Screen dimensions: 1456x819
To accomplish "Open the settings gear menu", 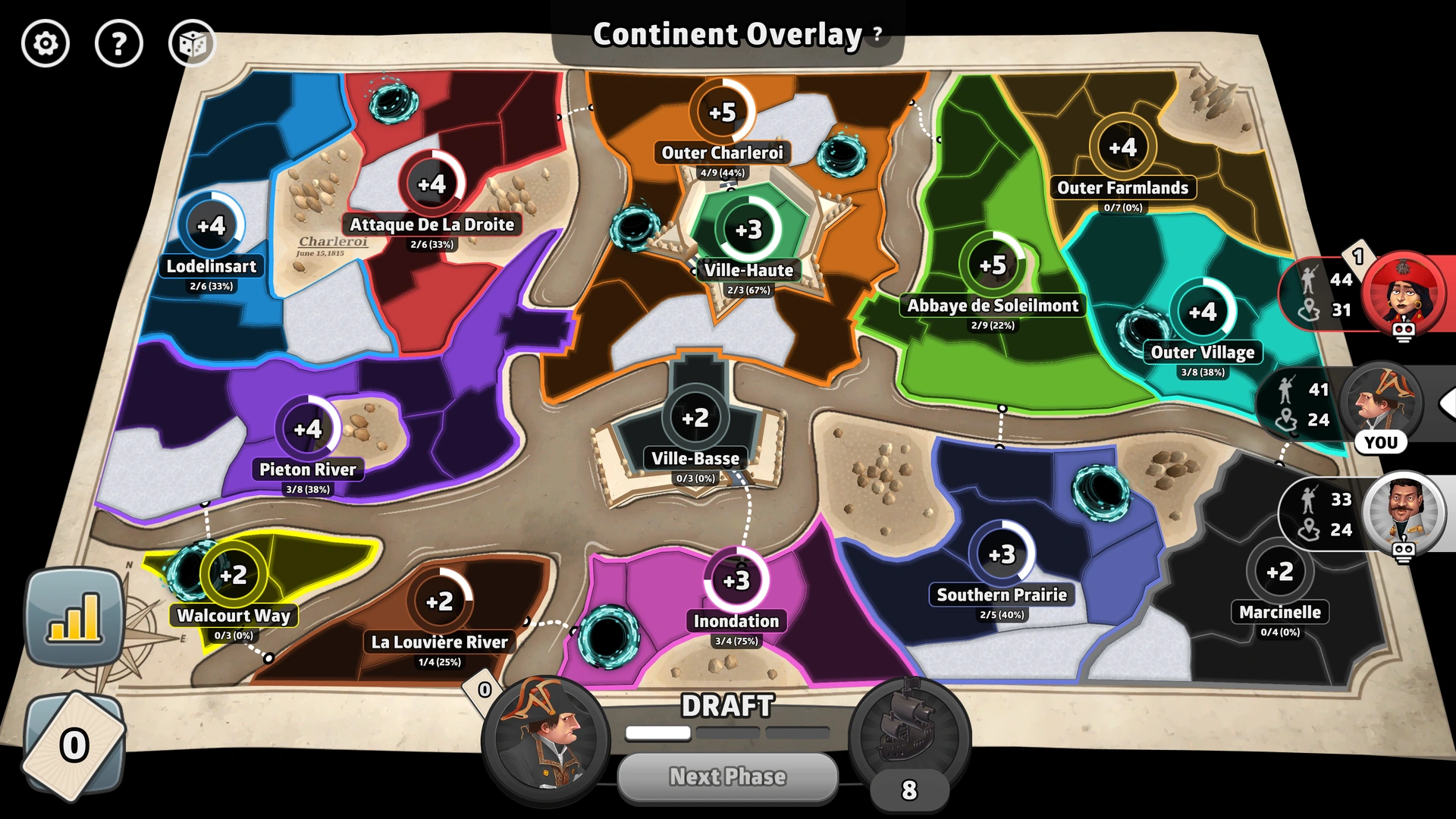I will [x=45, y=44].
